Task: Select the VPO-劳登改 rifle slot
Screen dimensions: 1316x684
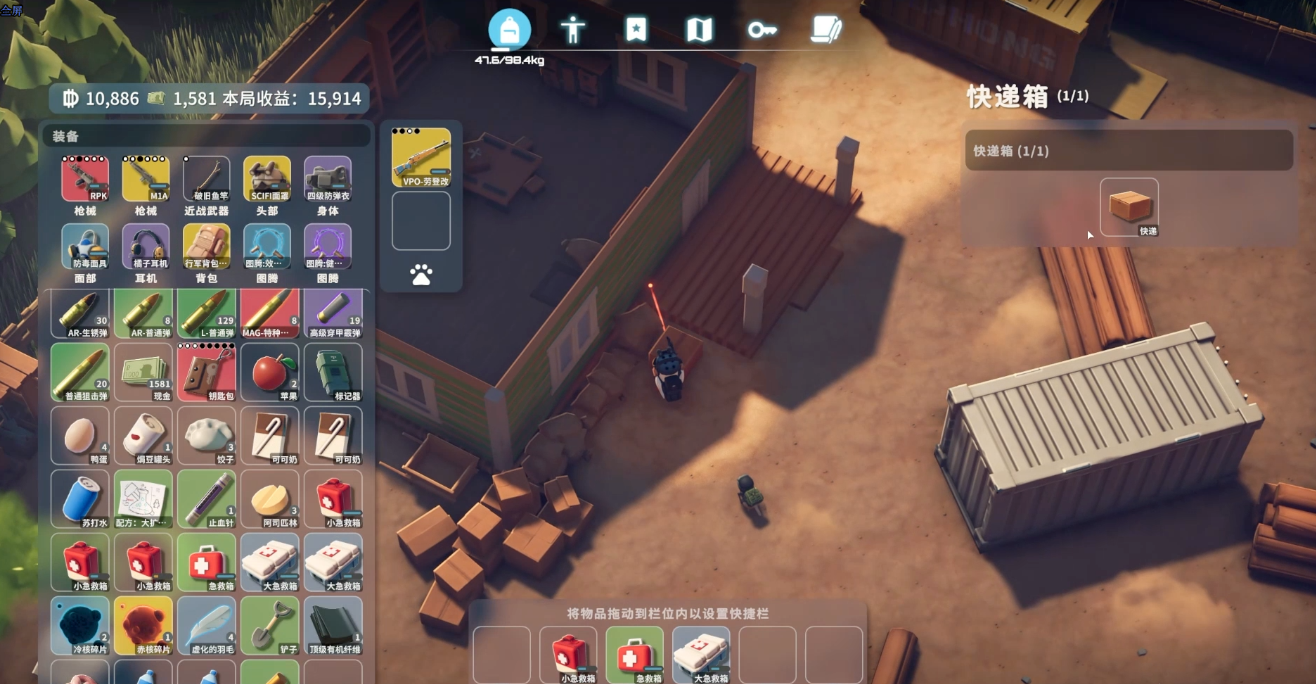Action: coord(421,158)
